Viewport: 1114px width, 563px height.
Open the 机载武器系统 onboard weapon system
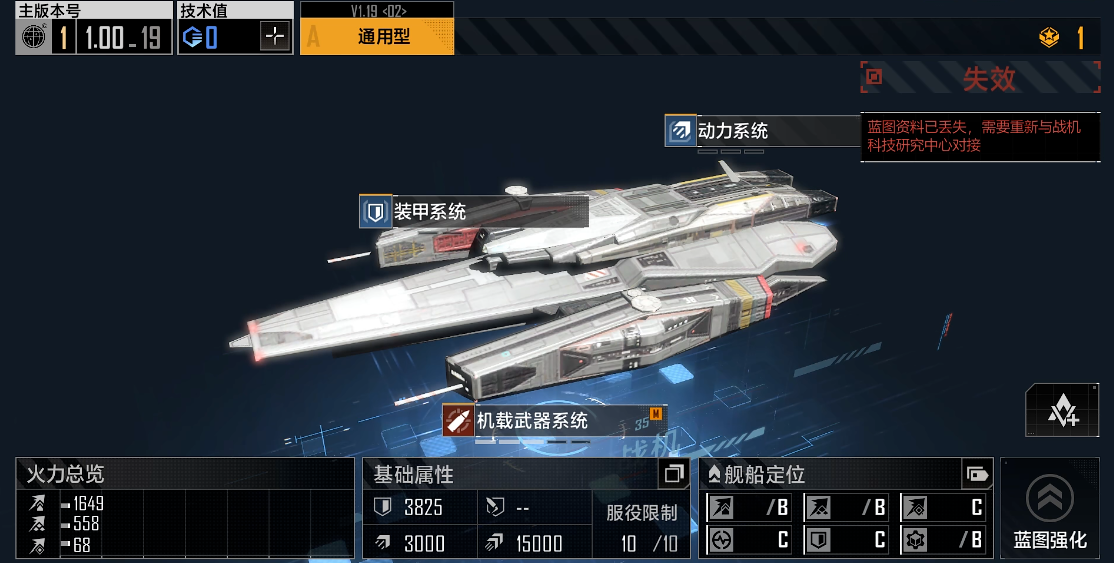tap(531, 421)
